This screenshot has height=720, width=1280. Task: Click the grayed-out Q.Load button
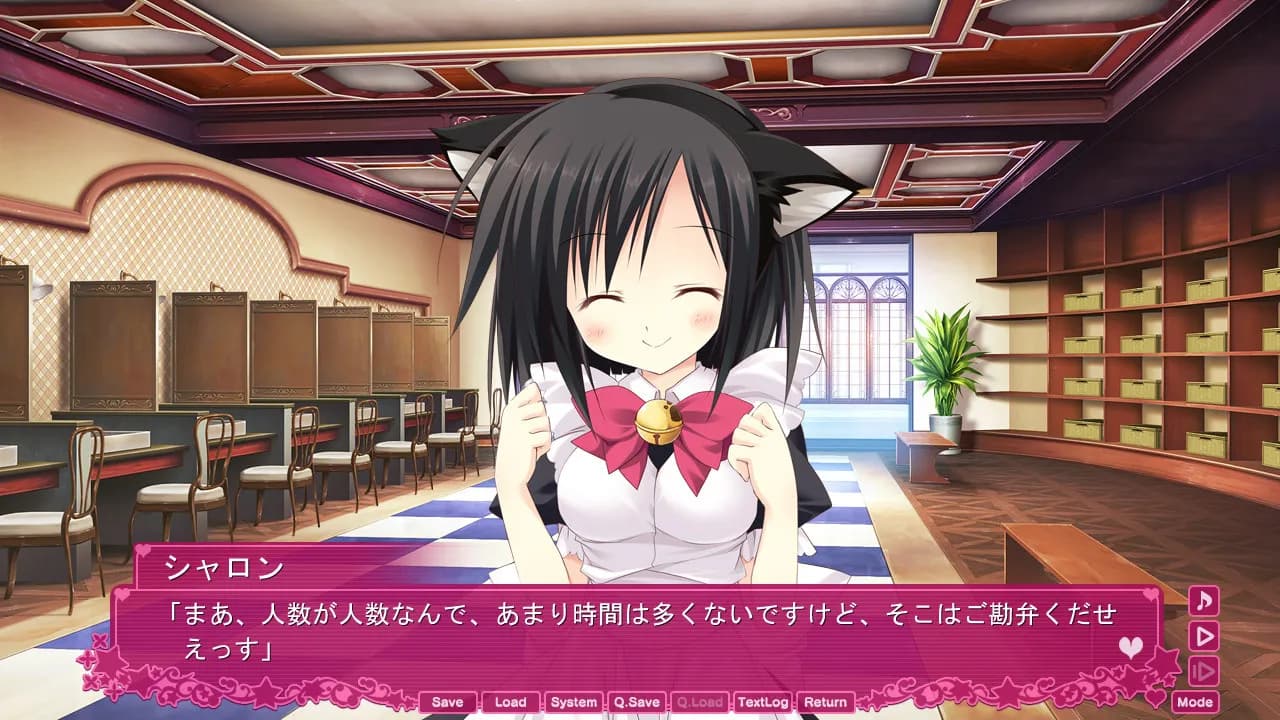[x=699, y=702]
